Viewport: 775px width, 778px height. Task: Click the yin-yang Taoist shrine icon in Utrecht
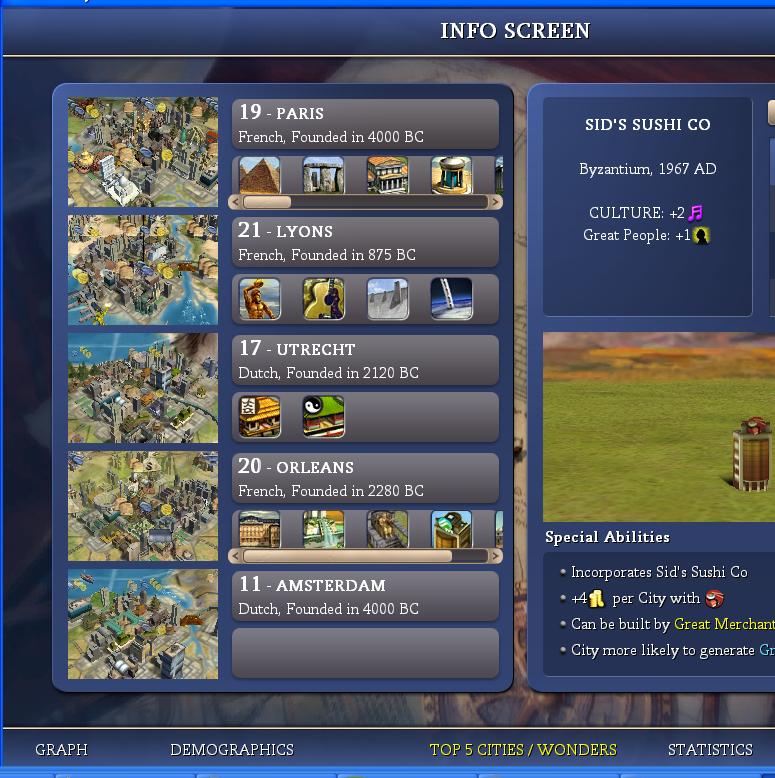(324, 416)
